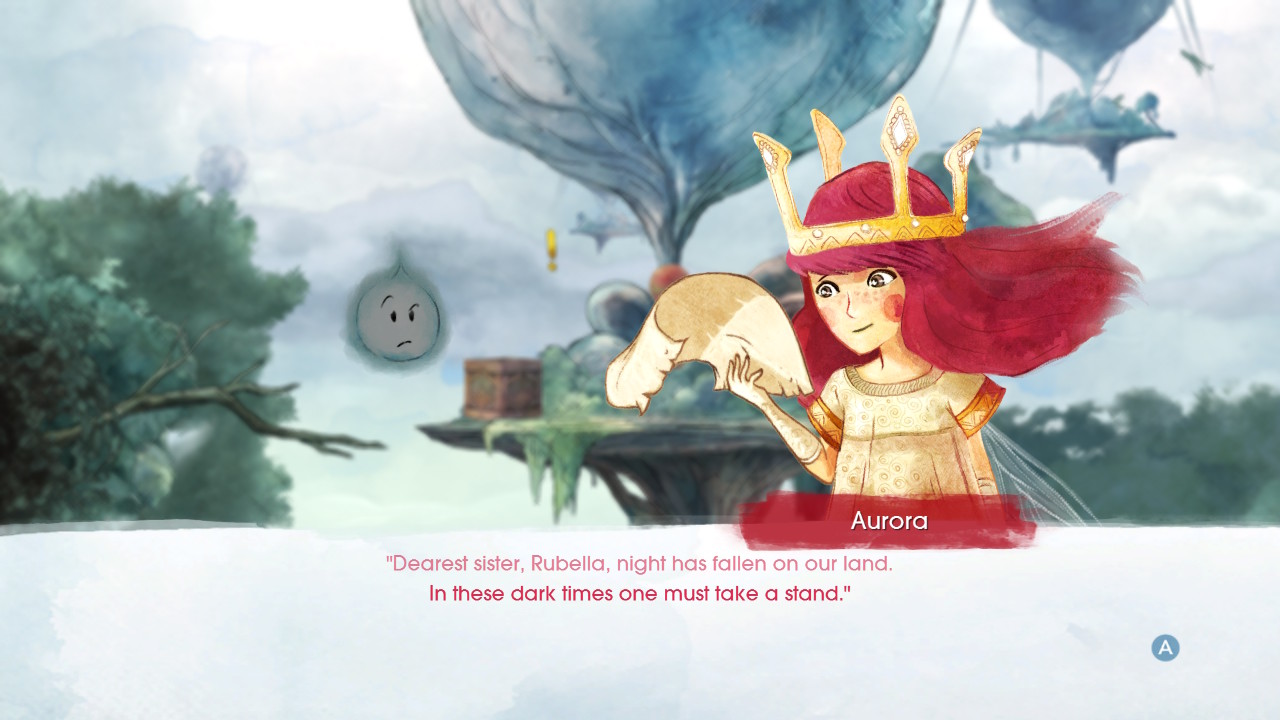Click the red Aurora name banner
The width and height of the screenshot is (1280, 720).
click(888, 520)
